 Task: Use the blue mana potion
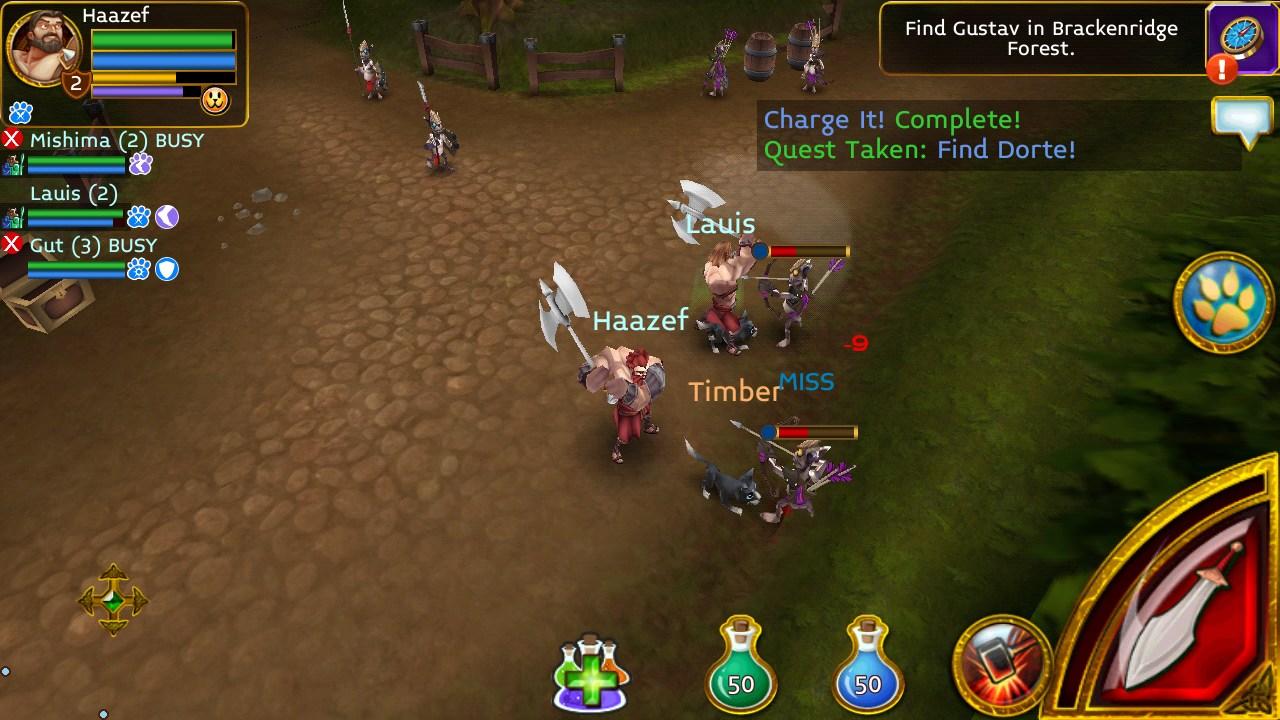tap(867, 667)
